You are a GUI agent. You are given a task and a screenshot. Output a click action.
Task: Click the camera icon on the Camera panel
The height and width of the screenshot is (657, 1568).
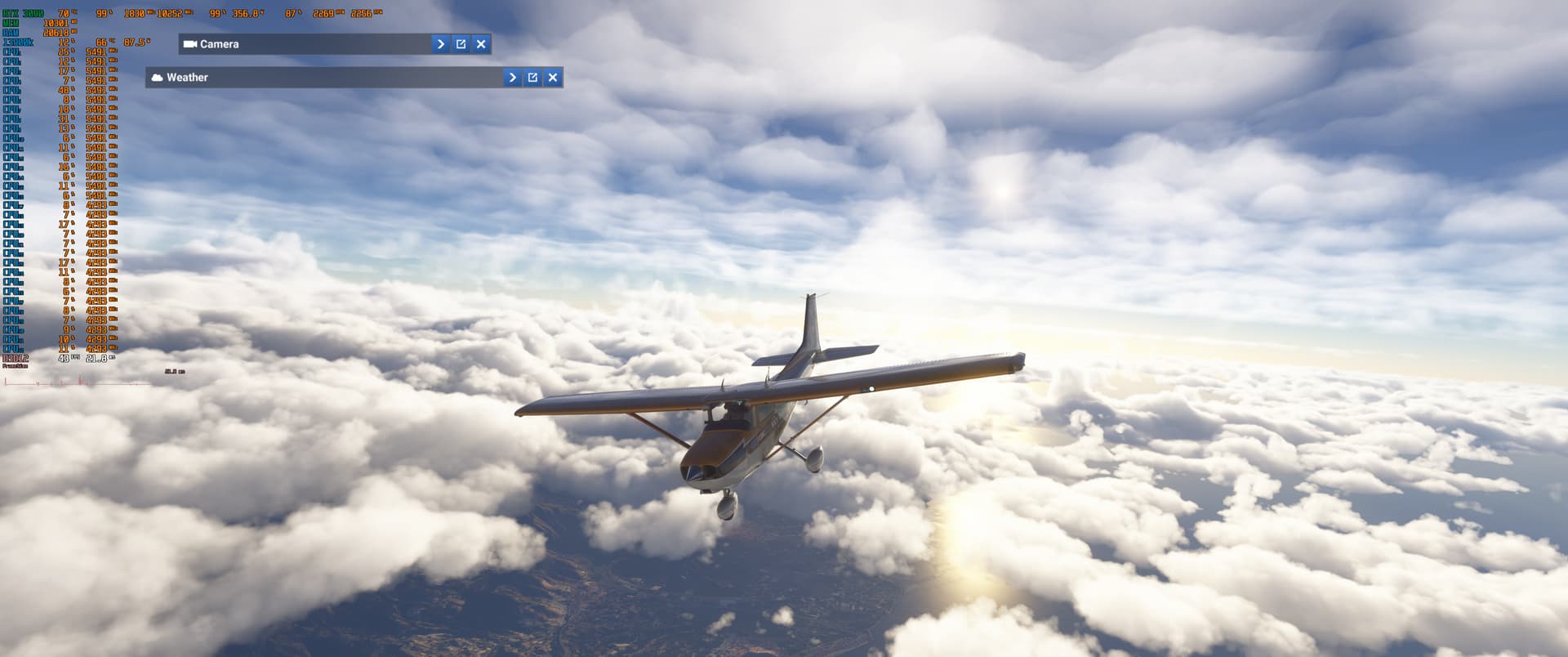click(x=190, y=44)
